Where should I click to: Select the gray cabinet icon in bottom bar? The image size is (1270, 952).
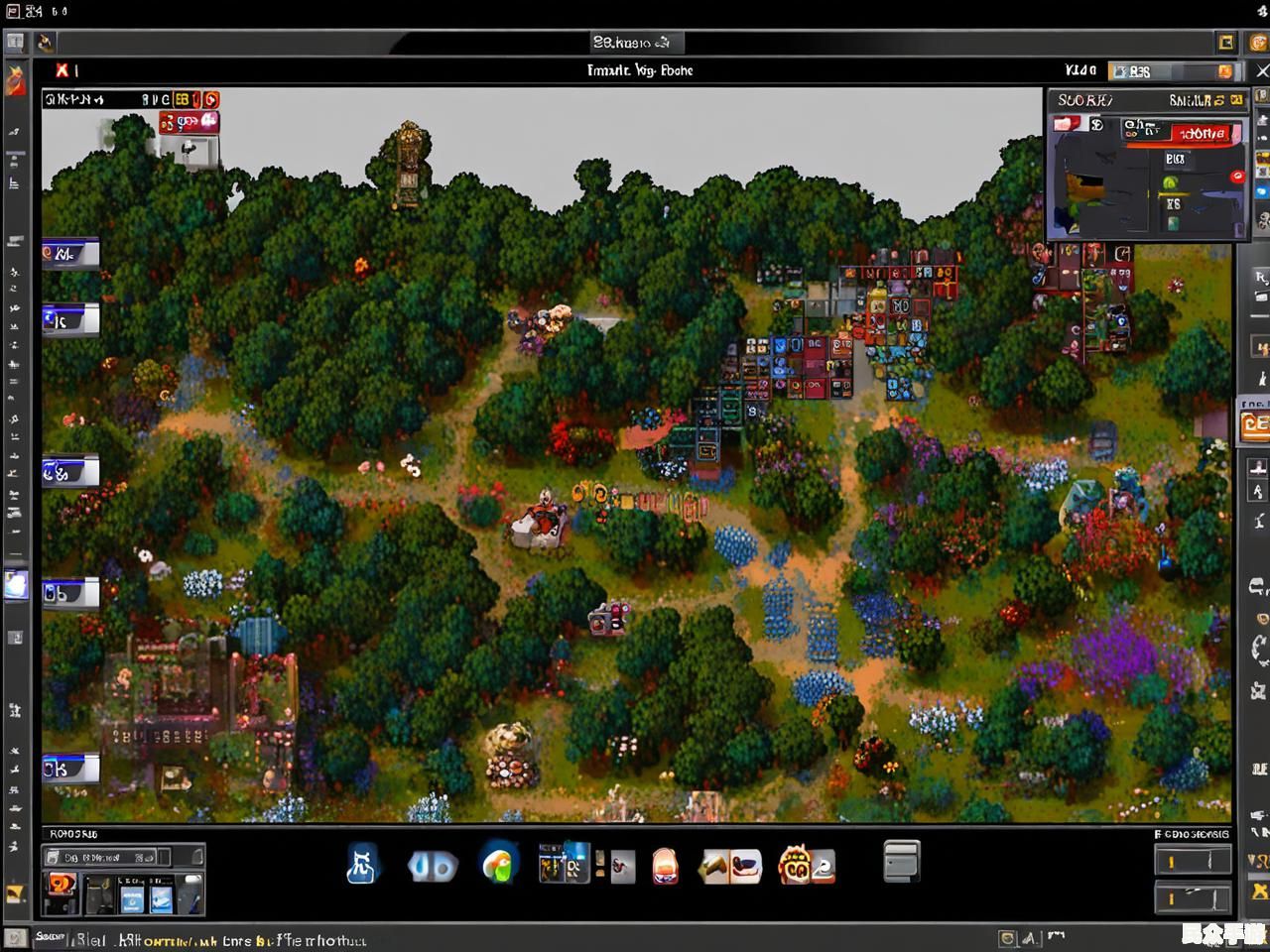[x=901, y=861]
